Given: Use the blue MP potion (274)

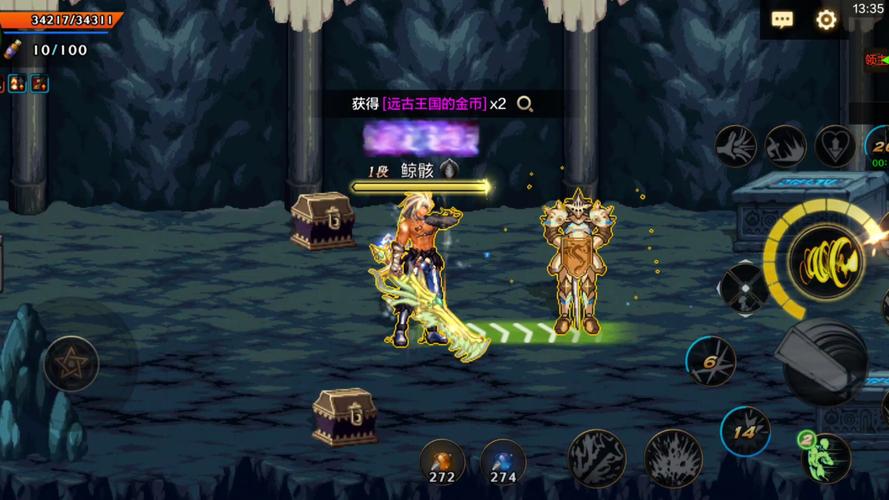Looking at the screenshot, I should coord(502,462).
